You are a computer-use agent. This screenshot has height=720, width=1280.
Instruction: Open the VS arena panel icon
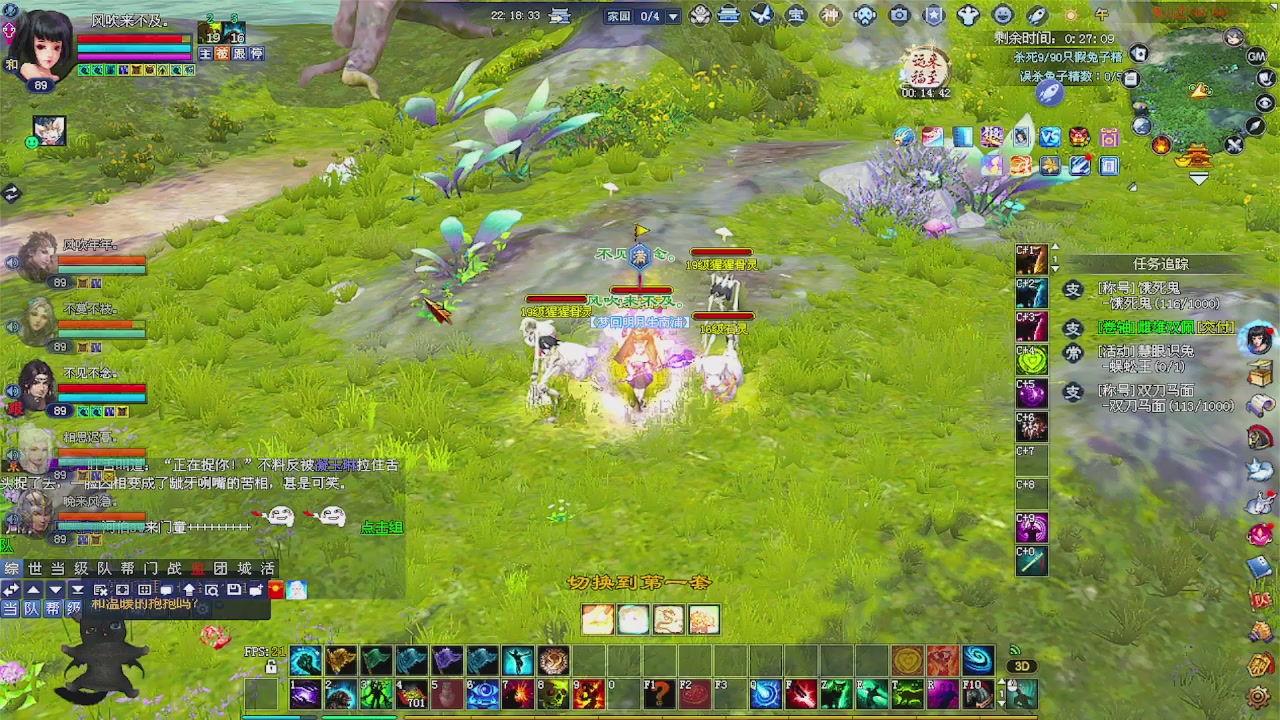click(x=1049, y=137)
